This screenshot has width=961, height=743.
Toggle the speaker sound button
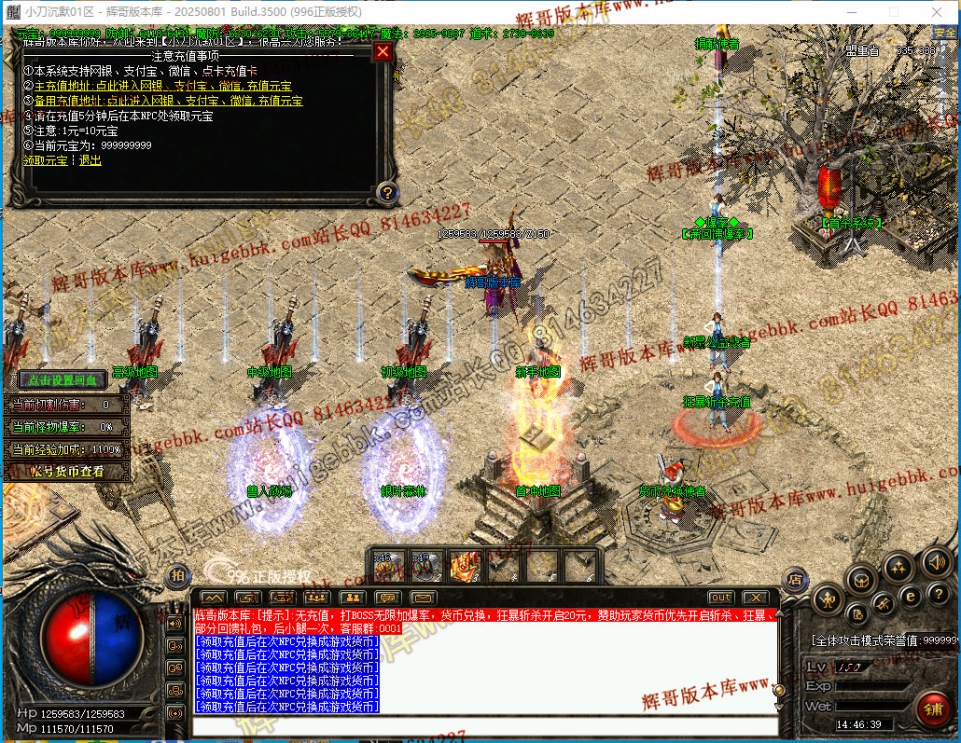[x=936, y=562]
